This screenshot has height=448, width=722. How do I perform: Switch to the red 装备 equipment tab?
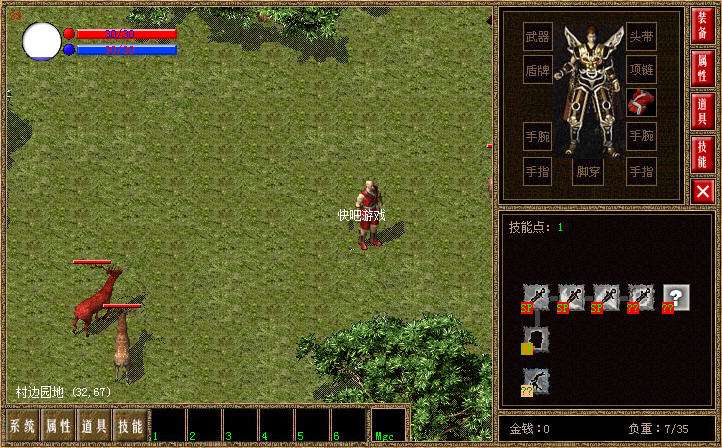tap(703, 25)
